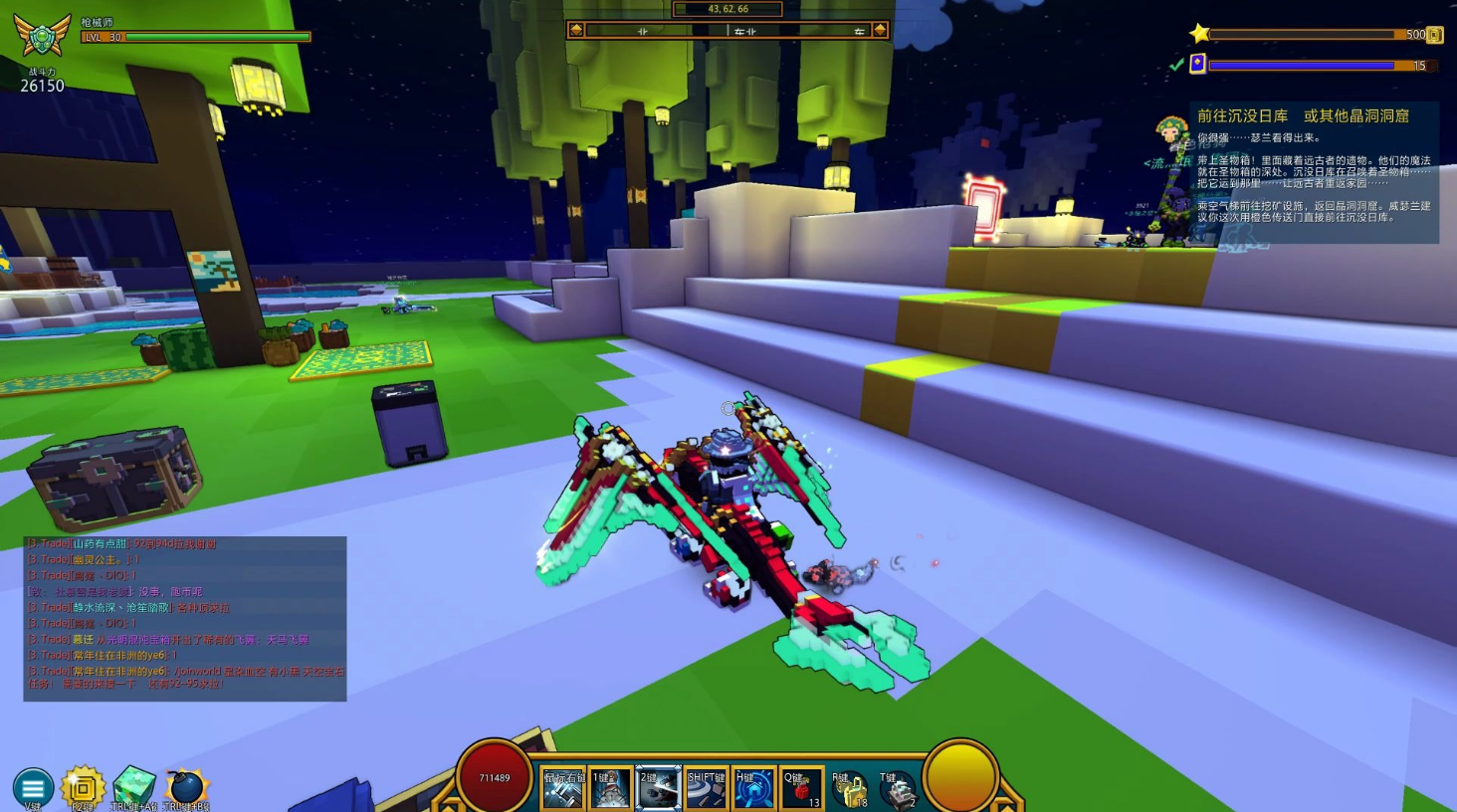Screen dimensions: 1457x812
Task: Activate the ability slot labeled 2
Action: pyautogui.click(x=658, y=788)
